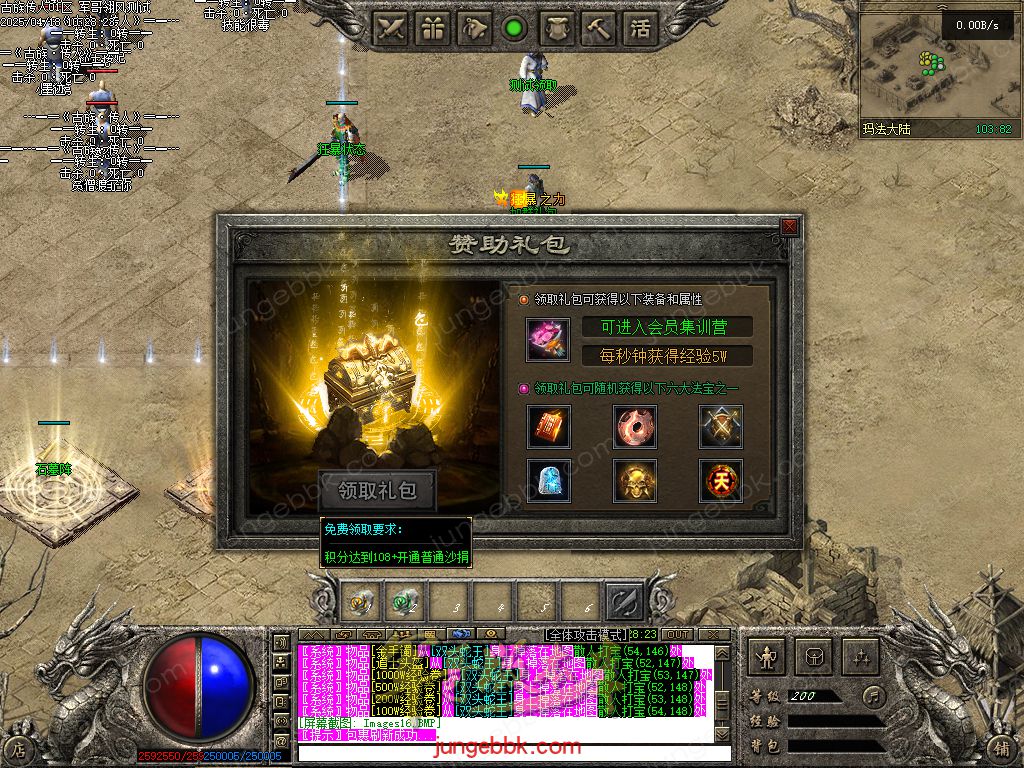
Task: Use the item in hotbar slot 1
Action: 359,602
